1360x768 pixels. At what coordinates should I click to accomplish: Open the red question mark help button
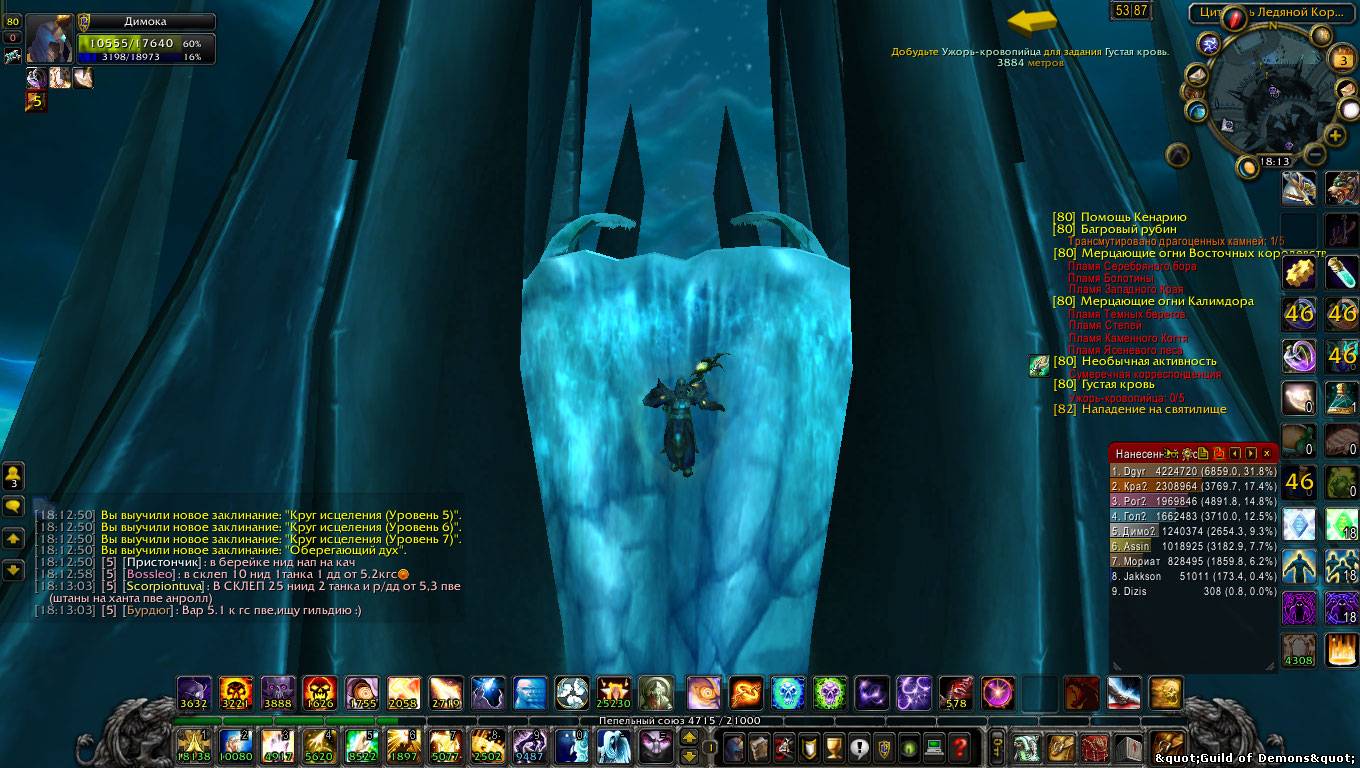959,746
